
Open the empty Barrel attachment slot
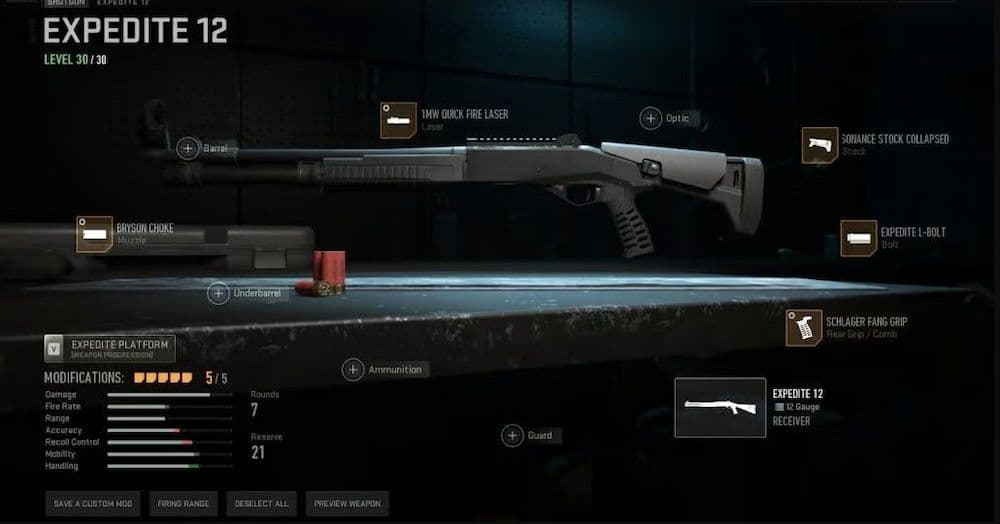pos(188,149)
